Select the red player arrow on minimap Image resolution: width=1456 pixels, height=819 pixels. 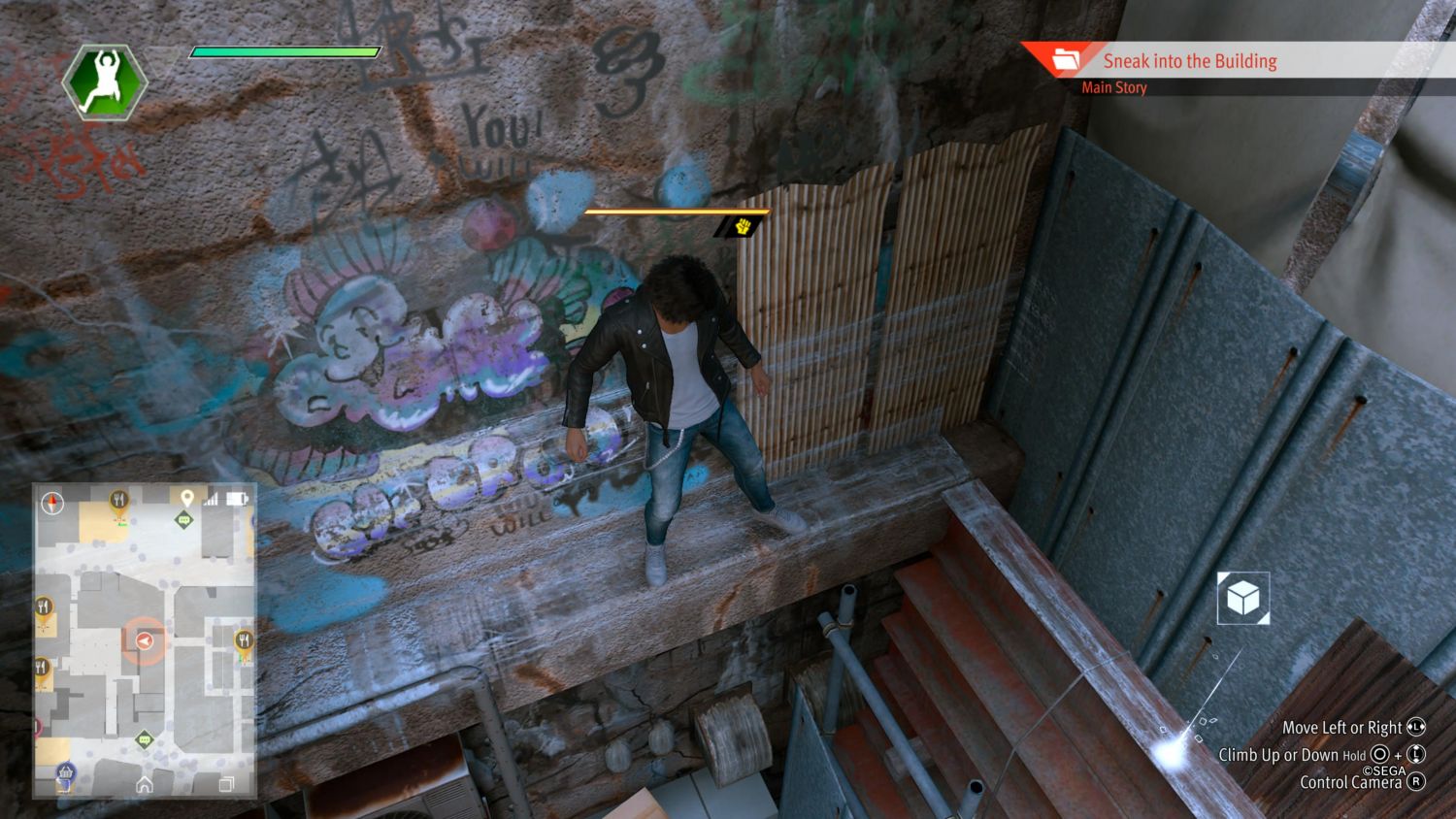point(144,640)
